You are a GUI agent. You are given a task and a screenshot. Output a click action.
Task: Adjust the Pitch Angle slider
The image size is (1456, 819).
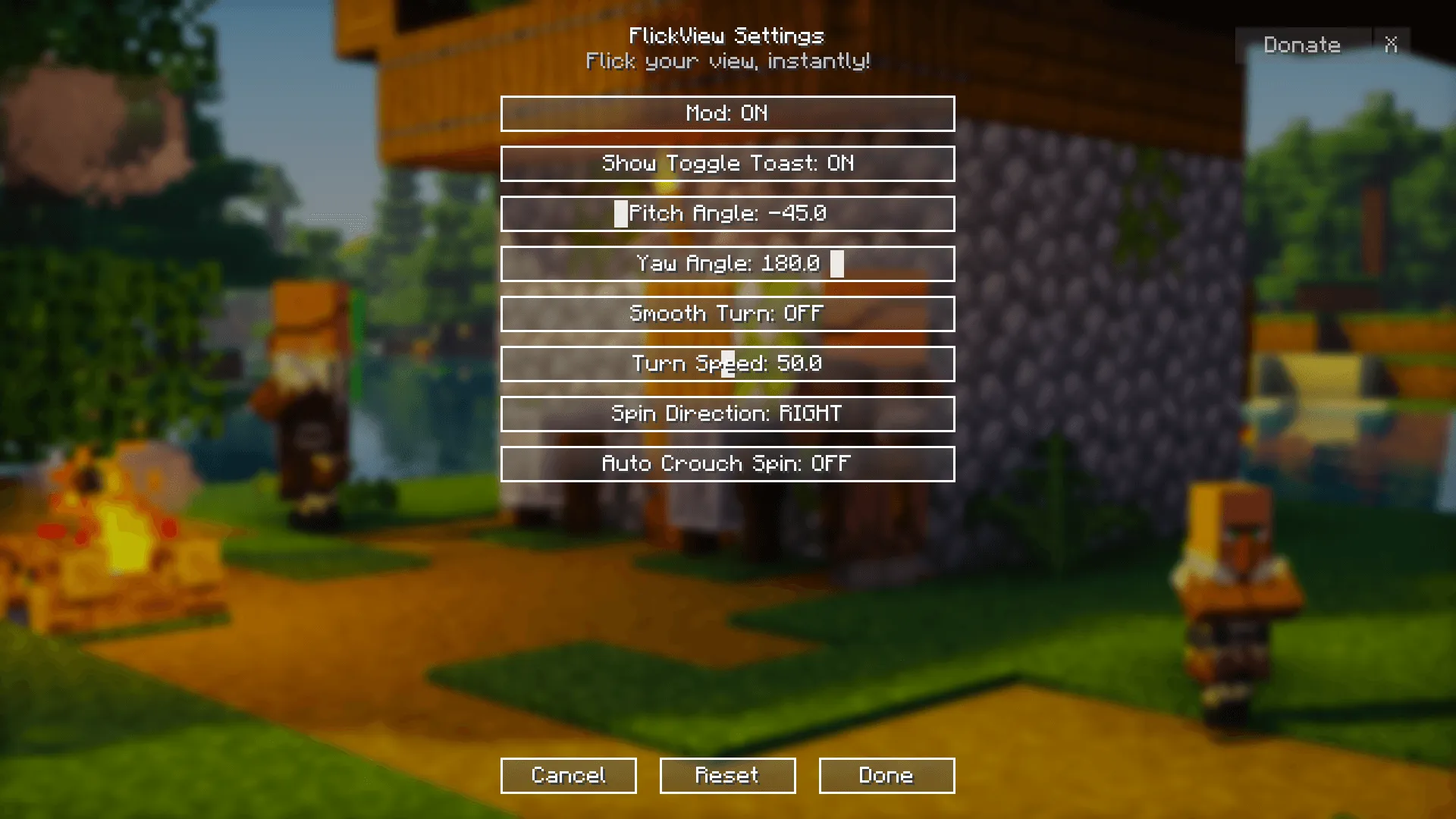point(726,213)
